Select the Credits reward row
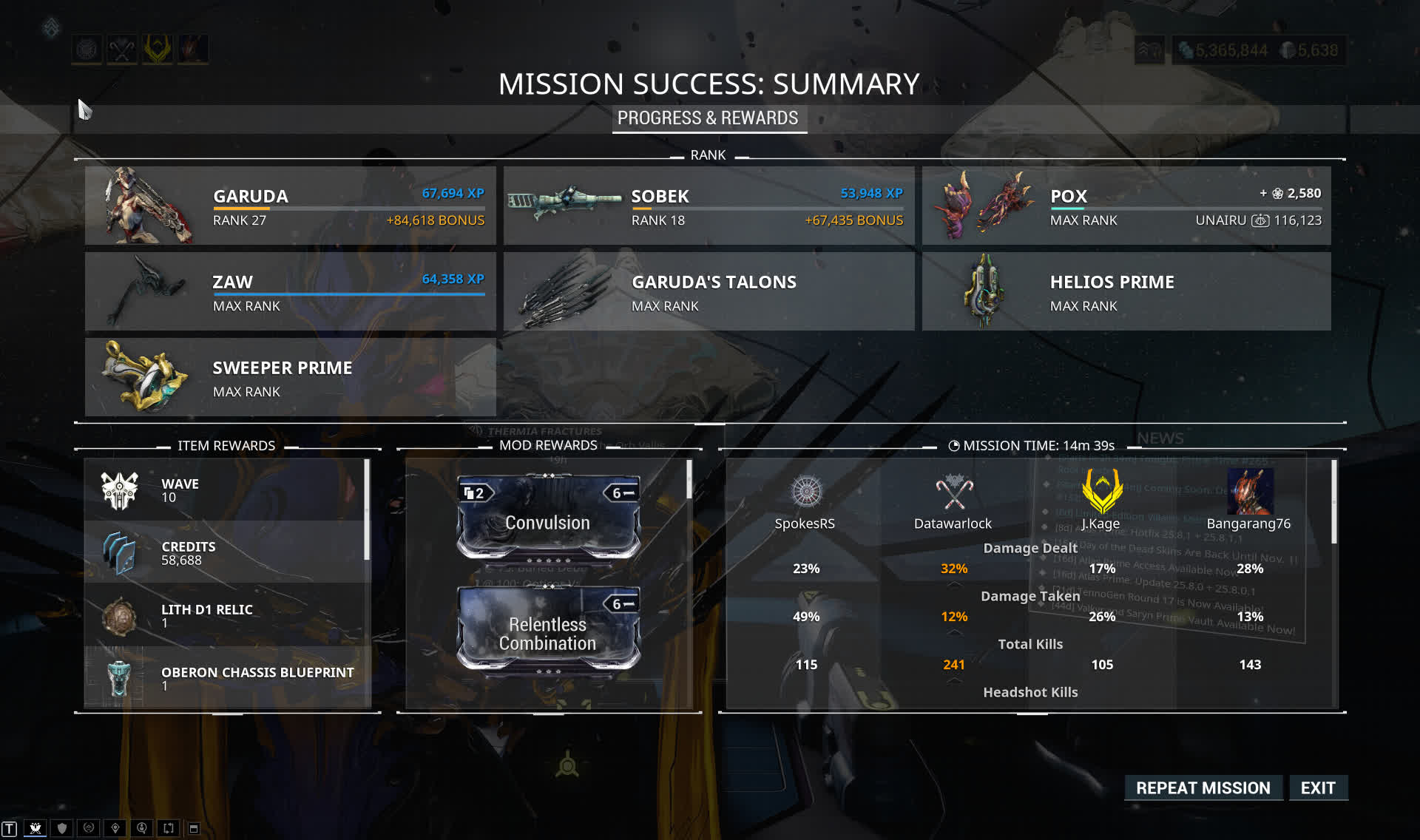This screenshot has width=1420, height=840. pos(226,552)
